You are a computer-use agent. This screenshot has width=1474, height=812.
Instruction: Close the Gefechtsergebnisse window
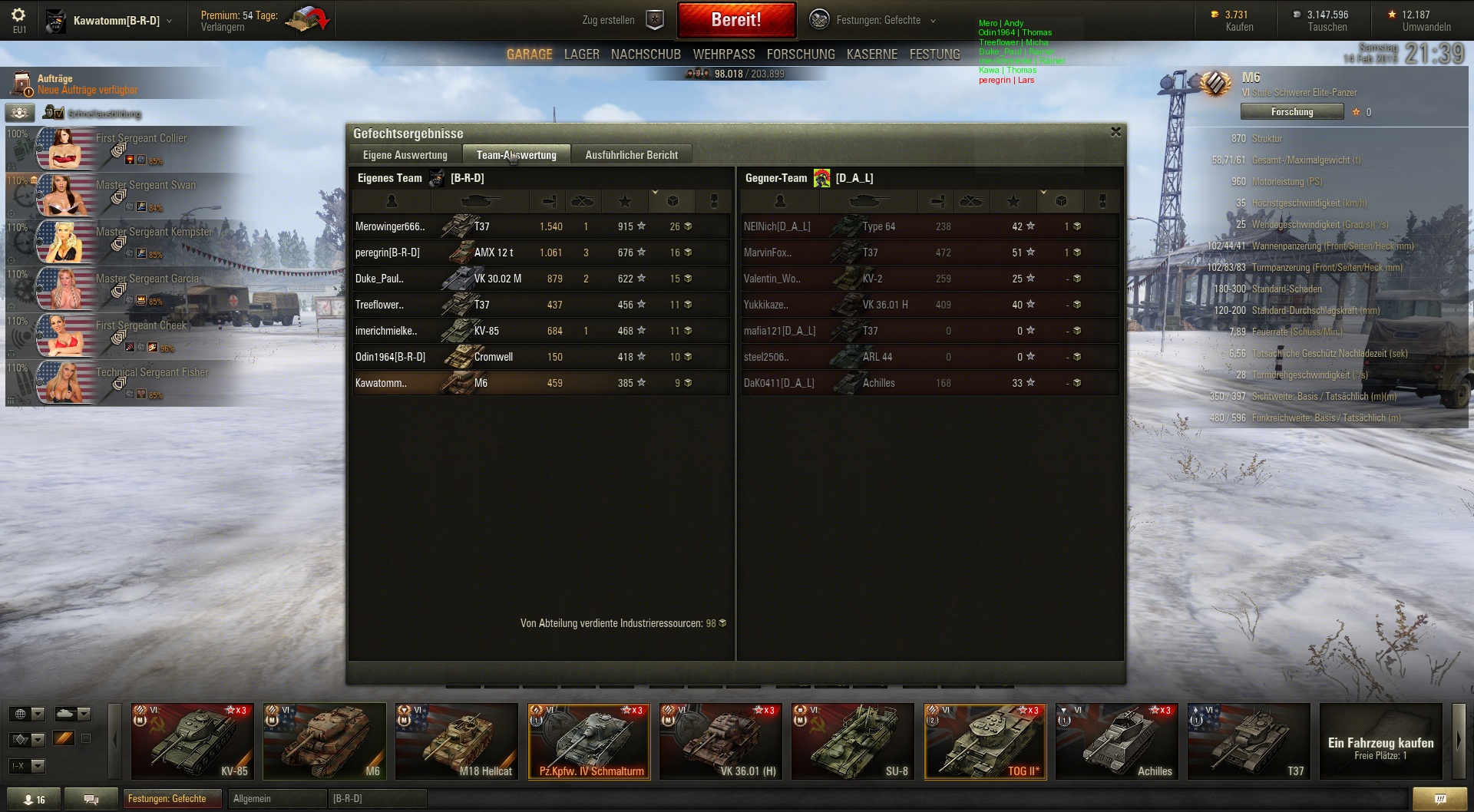(x=1115, y=132)
